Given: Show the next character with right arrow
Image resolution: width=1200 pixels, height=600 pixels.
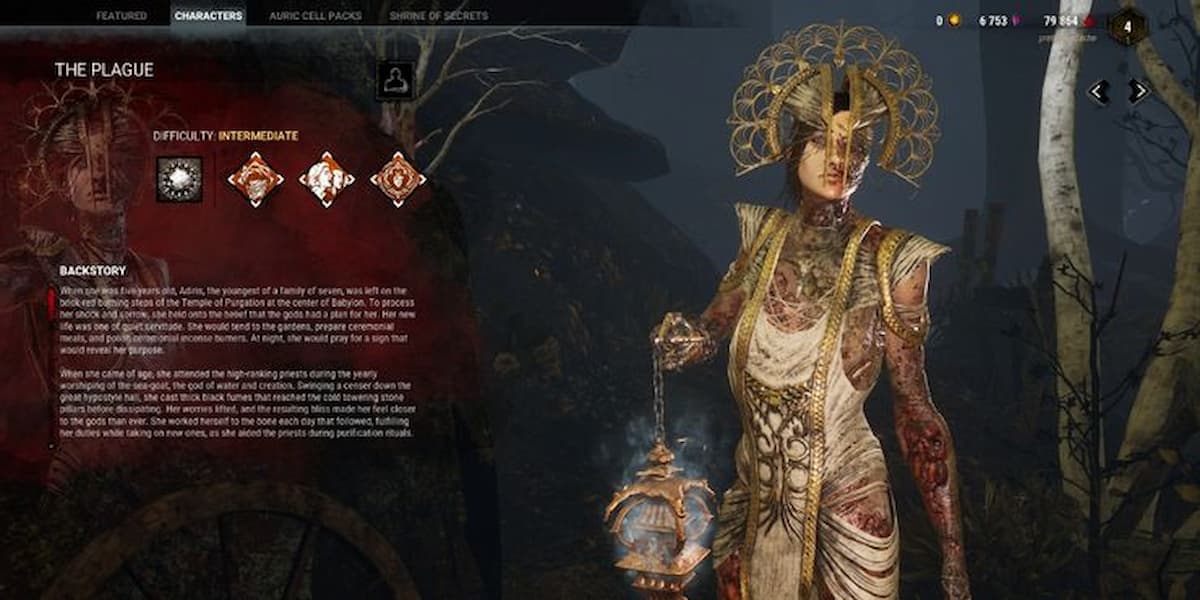Looking at the screenshot, I should (x=1138, y=91).
